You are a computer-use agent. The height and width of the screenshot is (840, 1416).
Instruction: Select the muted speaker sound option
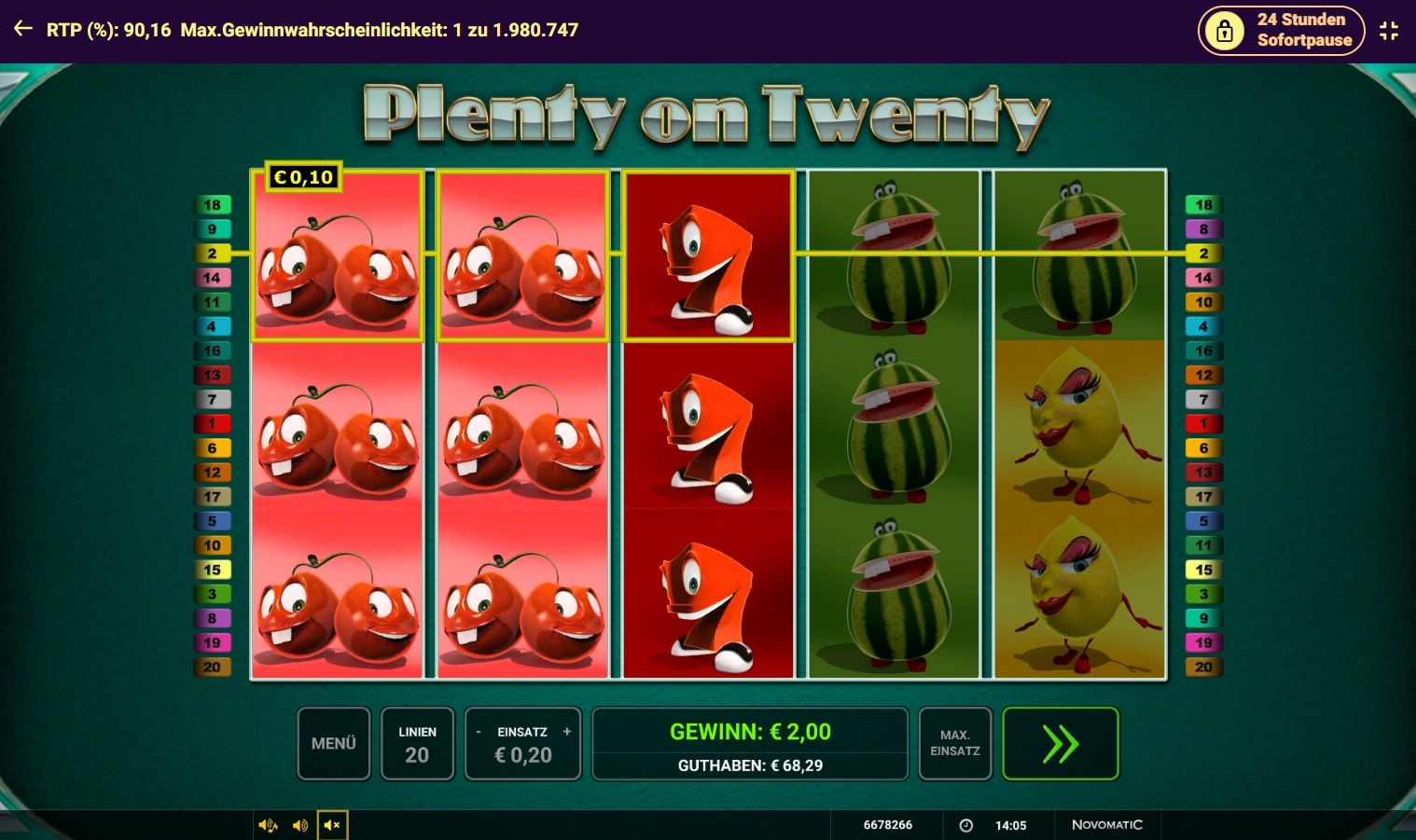click(332, 825)
